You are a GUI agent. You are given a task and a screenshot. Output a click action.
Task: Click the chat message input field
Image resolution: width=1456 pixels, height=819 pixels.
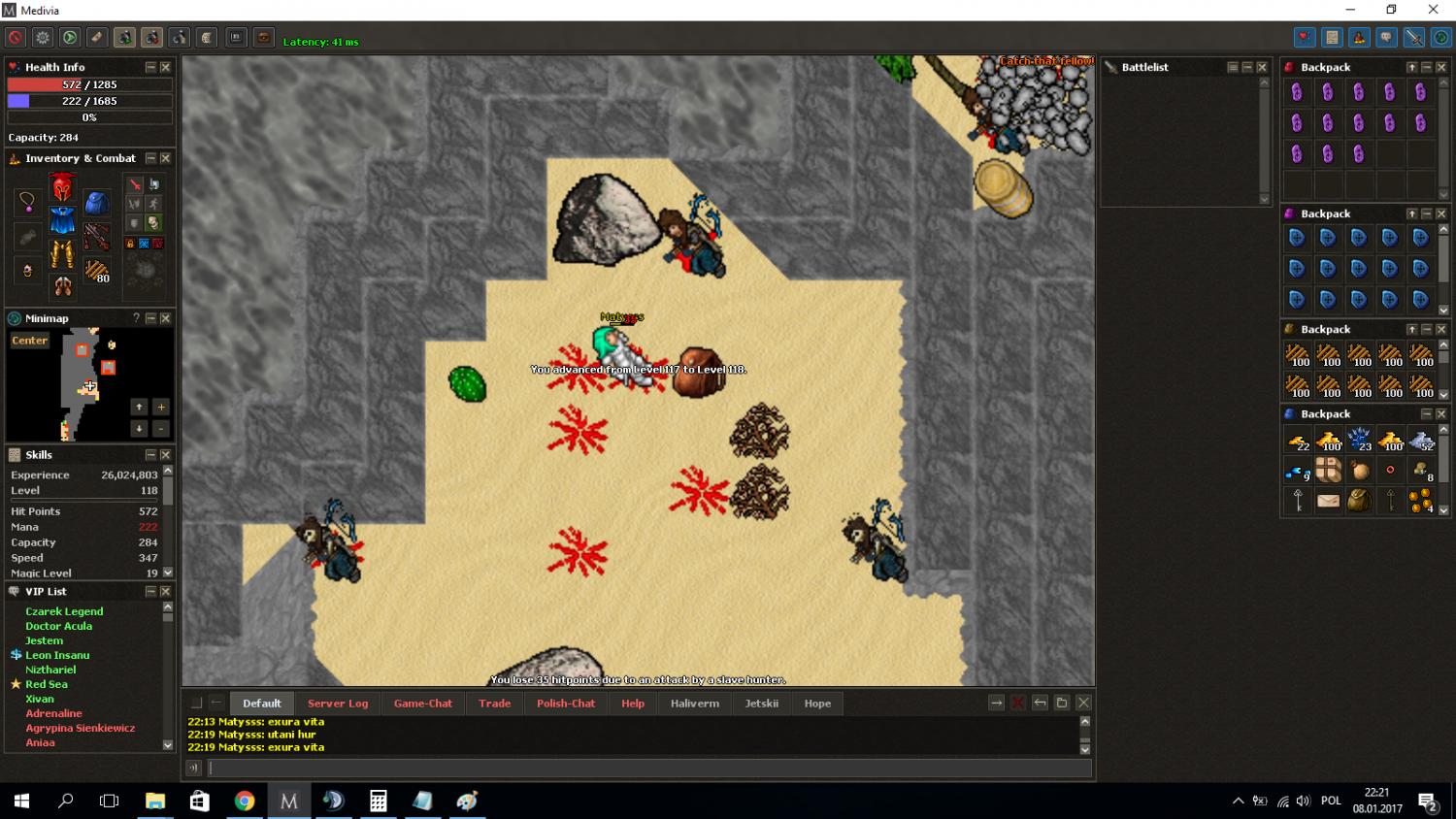click(x=650, y=769)
